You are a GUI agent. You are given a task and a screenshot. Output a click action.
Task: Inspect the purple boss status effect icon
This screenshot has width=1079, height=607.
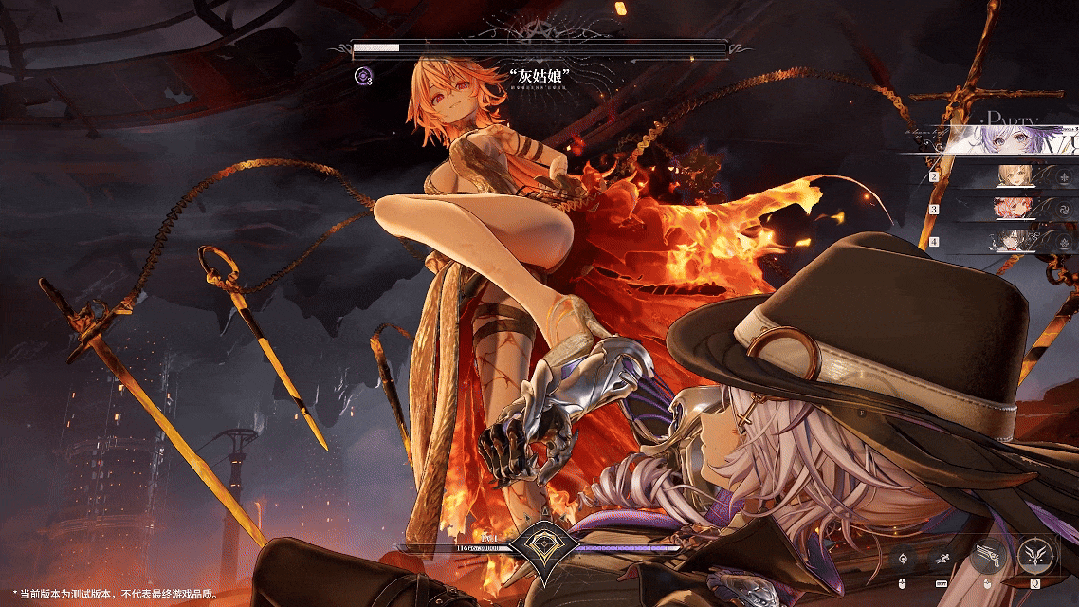click(x=363, y=74)
